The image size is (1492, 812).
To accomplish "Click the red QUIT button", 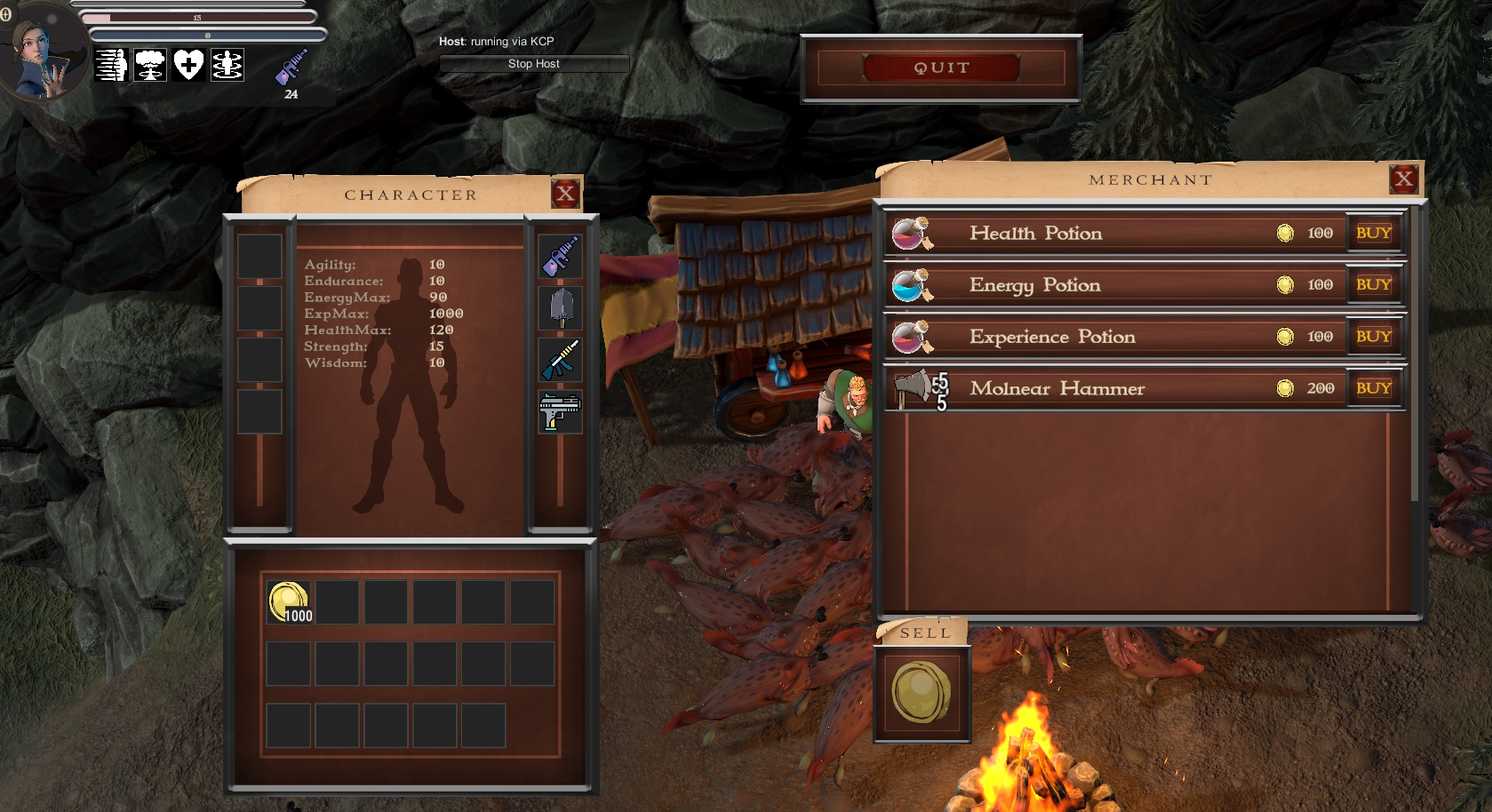I will coord(941,68).
